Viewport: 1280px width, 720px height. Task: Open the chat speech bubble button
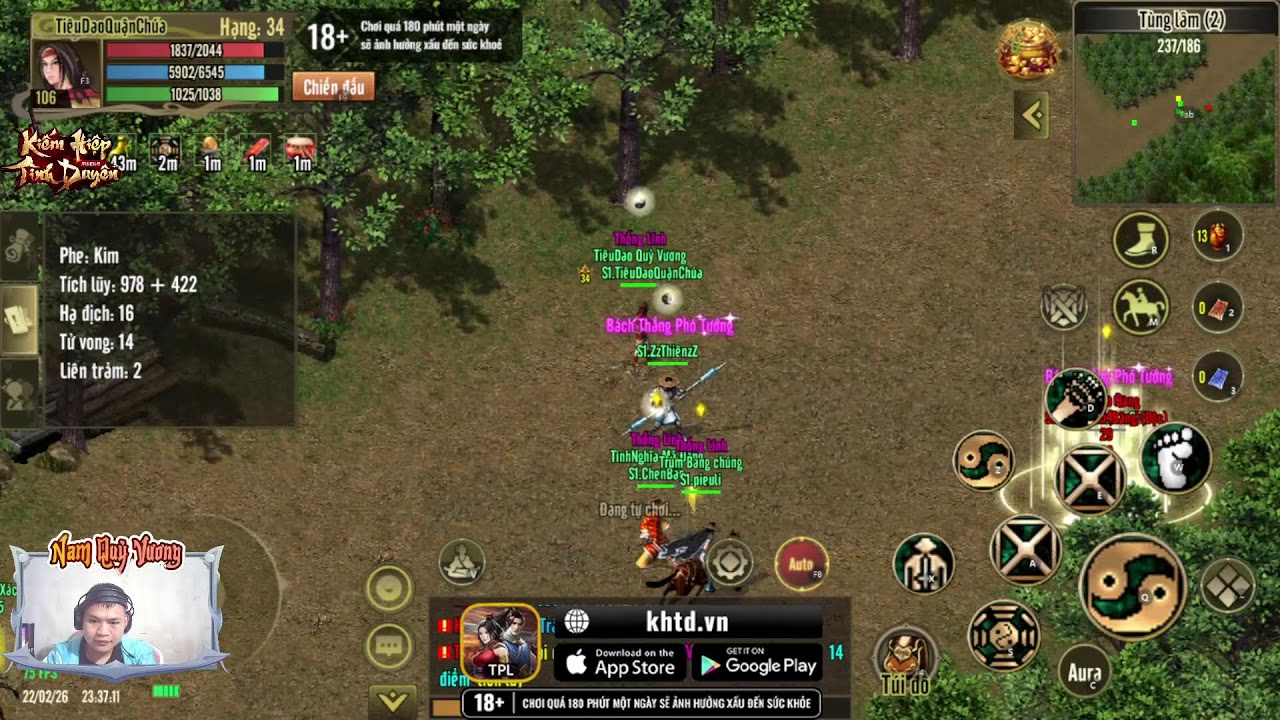coord(389,646)
